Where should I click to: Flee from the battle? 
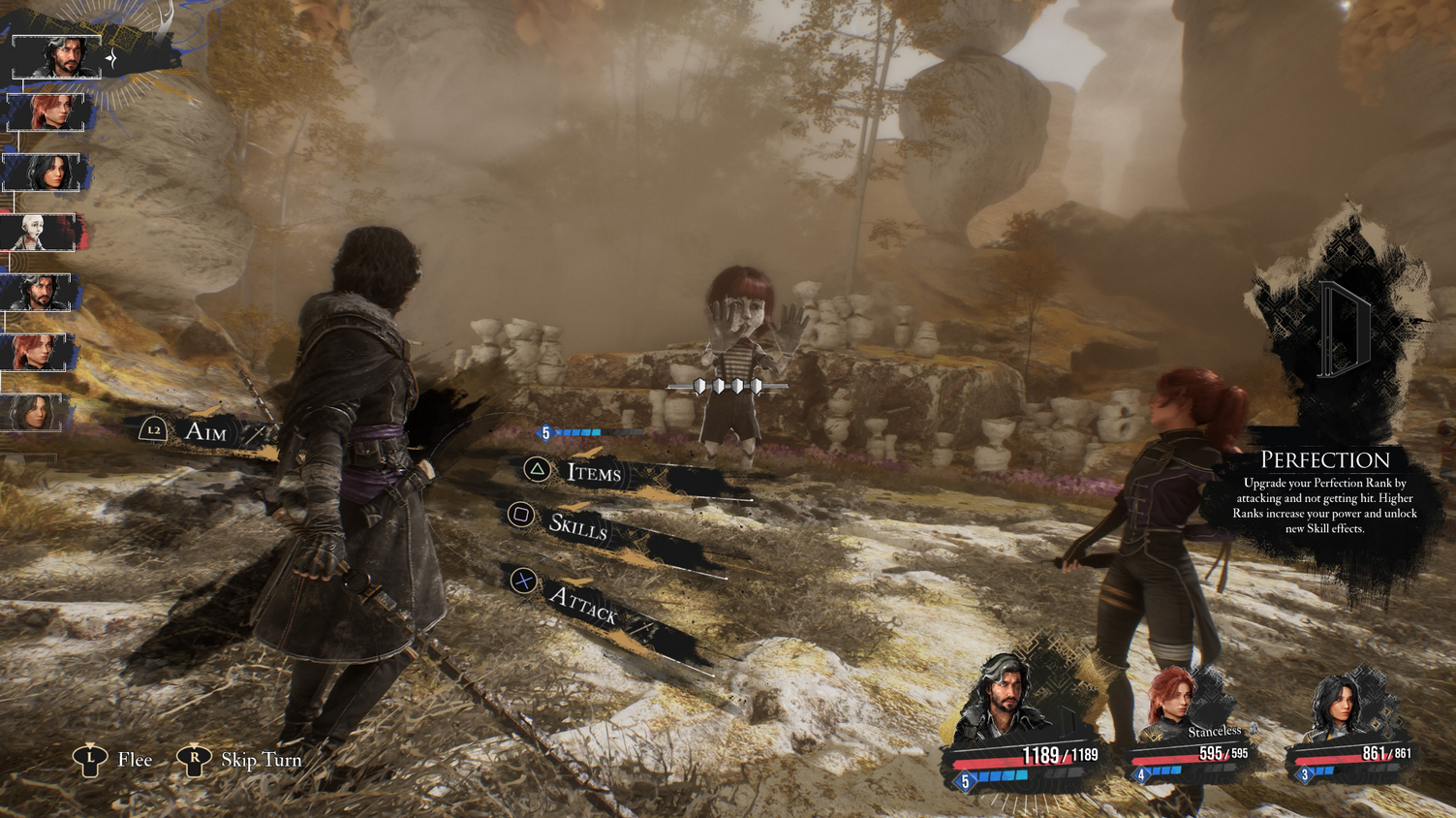coord(134,760)
